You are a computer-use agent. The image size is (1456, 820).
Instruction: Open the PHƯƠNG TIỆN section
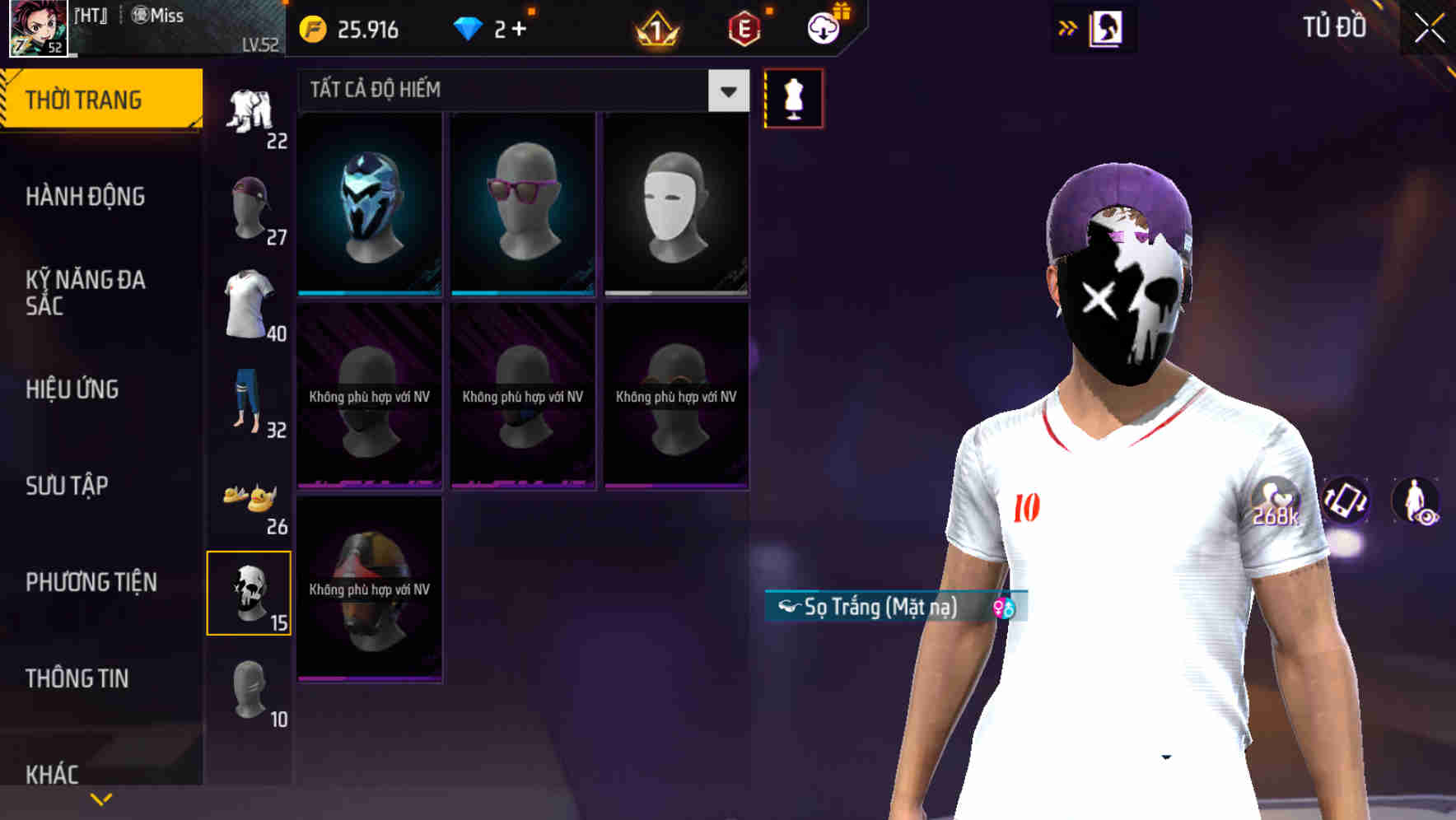tap(91, 581)
